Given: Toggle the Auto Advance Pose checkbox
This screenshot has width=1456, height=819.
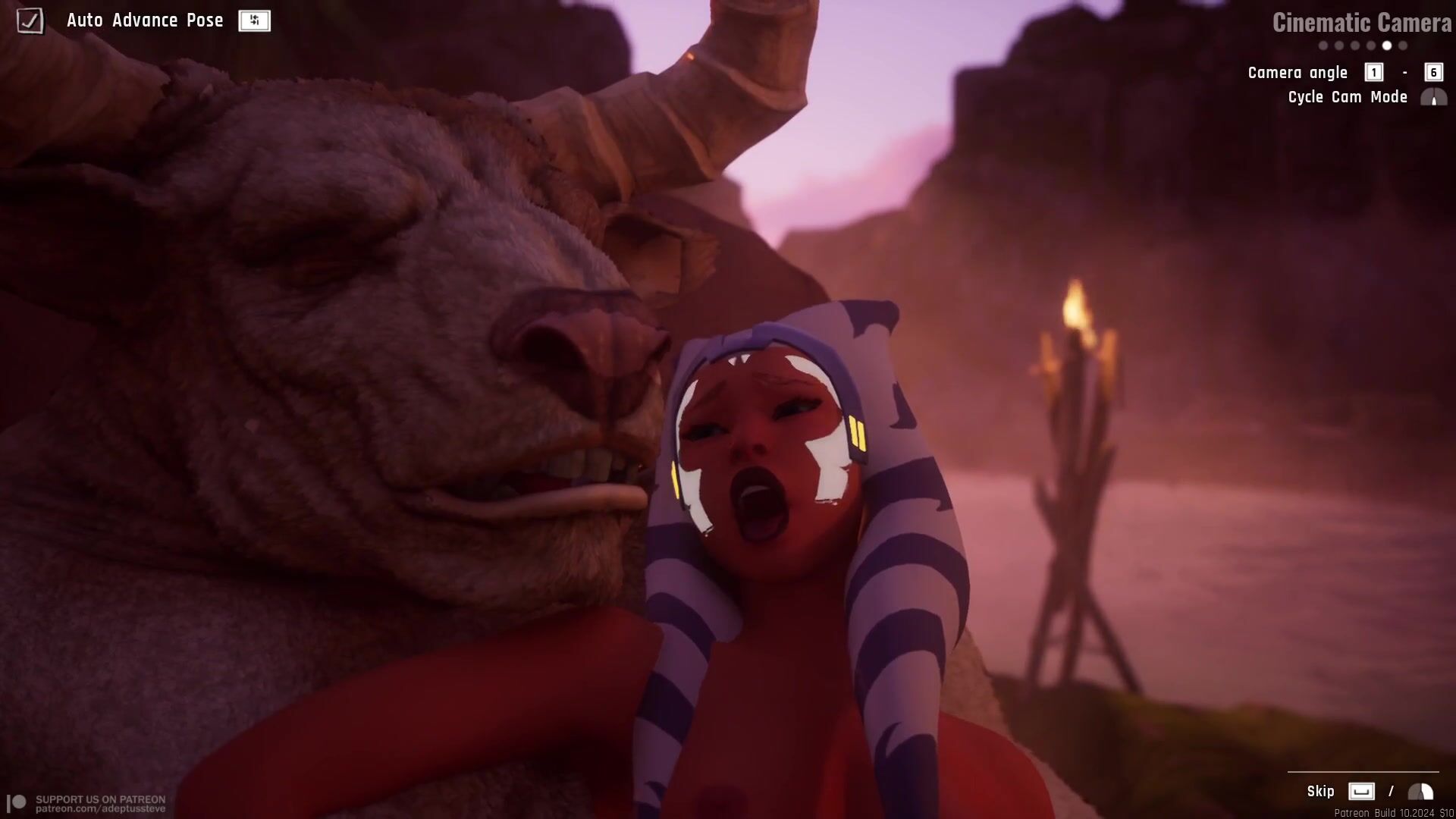Looking at the screenshot, I should [30, 20].
